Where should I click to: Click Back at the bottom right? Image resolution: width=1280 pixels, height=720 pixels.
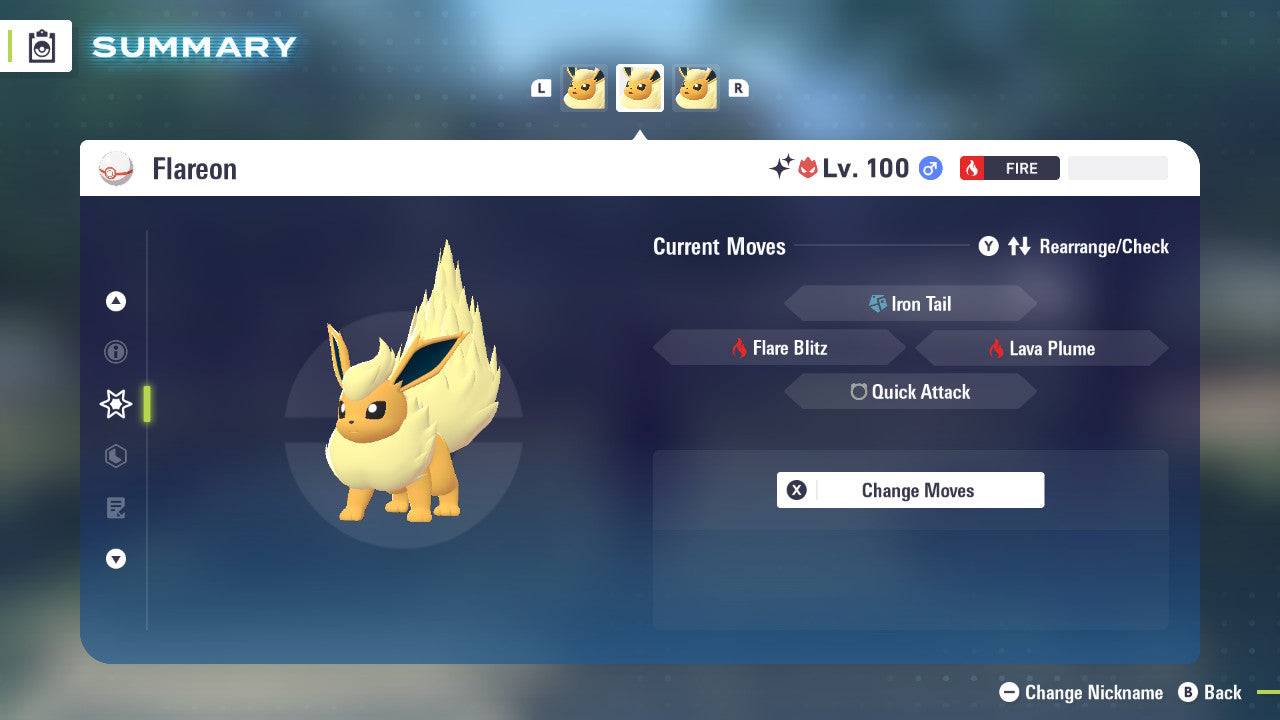(1211, 692)
